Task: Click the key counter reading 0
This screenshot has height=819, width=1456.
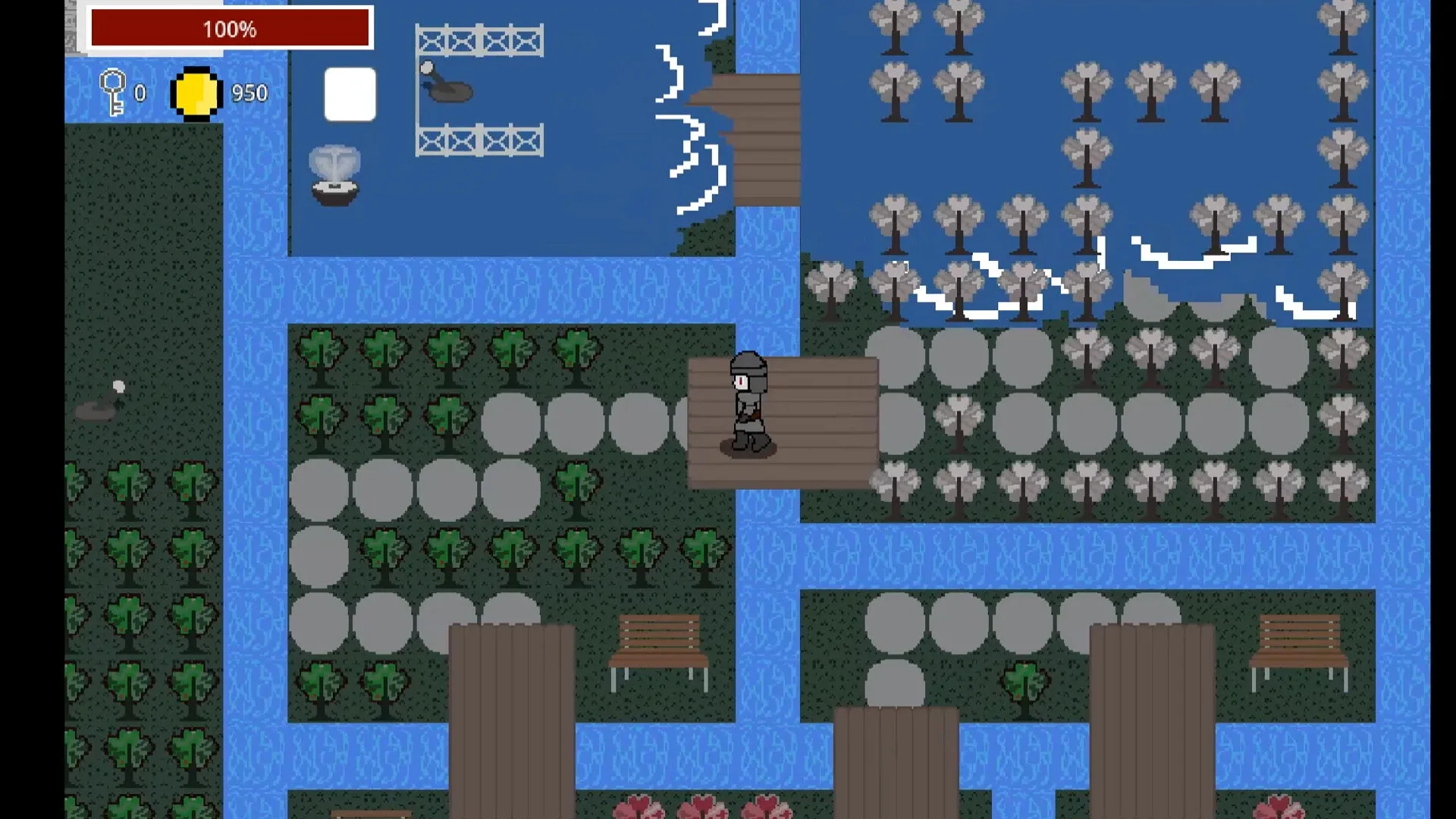Action: 139,94
